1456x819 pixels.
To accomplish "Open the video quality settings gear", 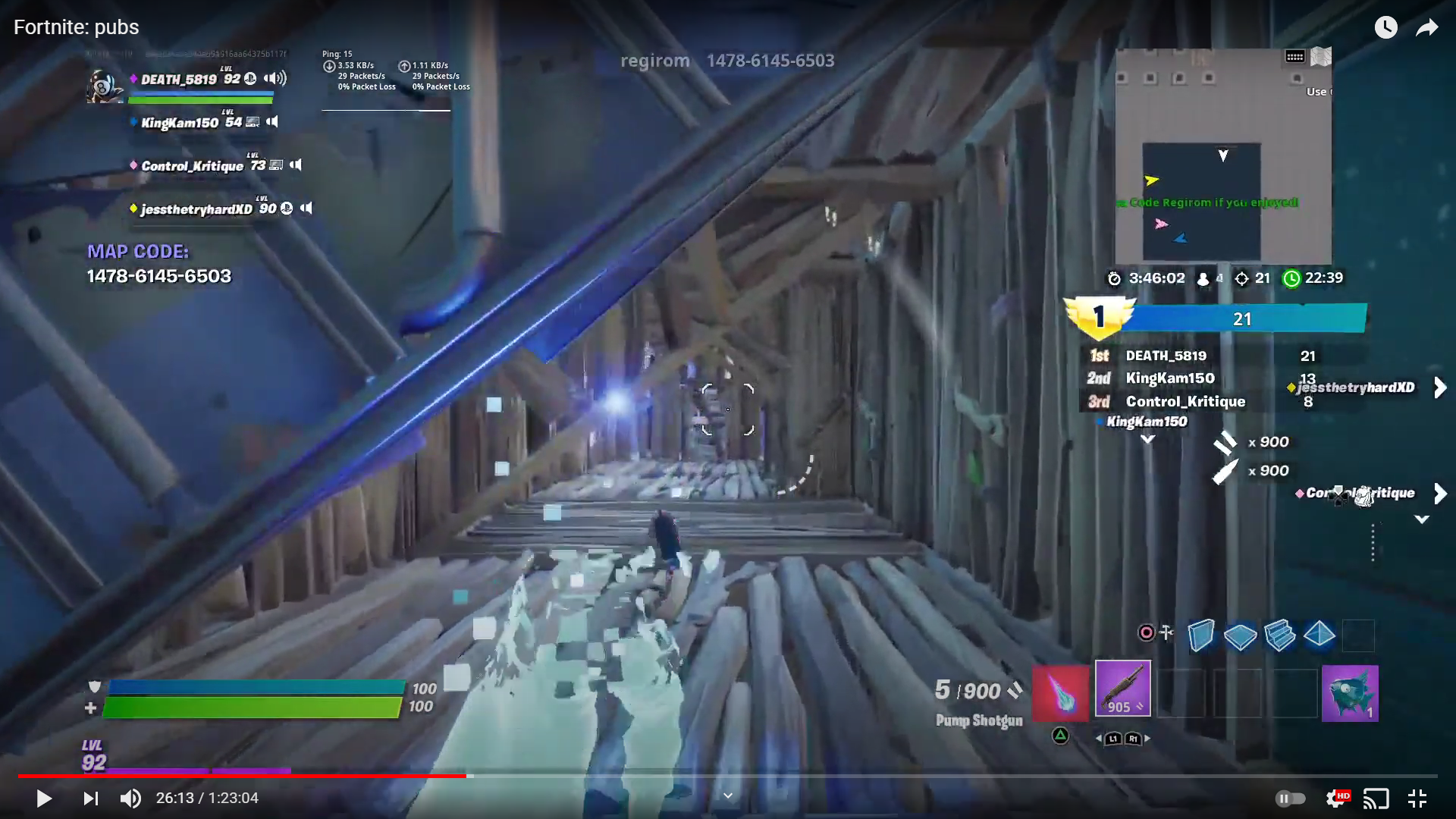I will (1335, 798).
